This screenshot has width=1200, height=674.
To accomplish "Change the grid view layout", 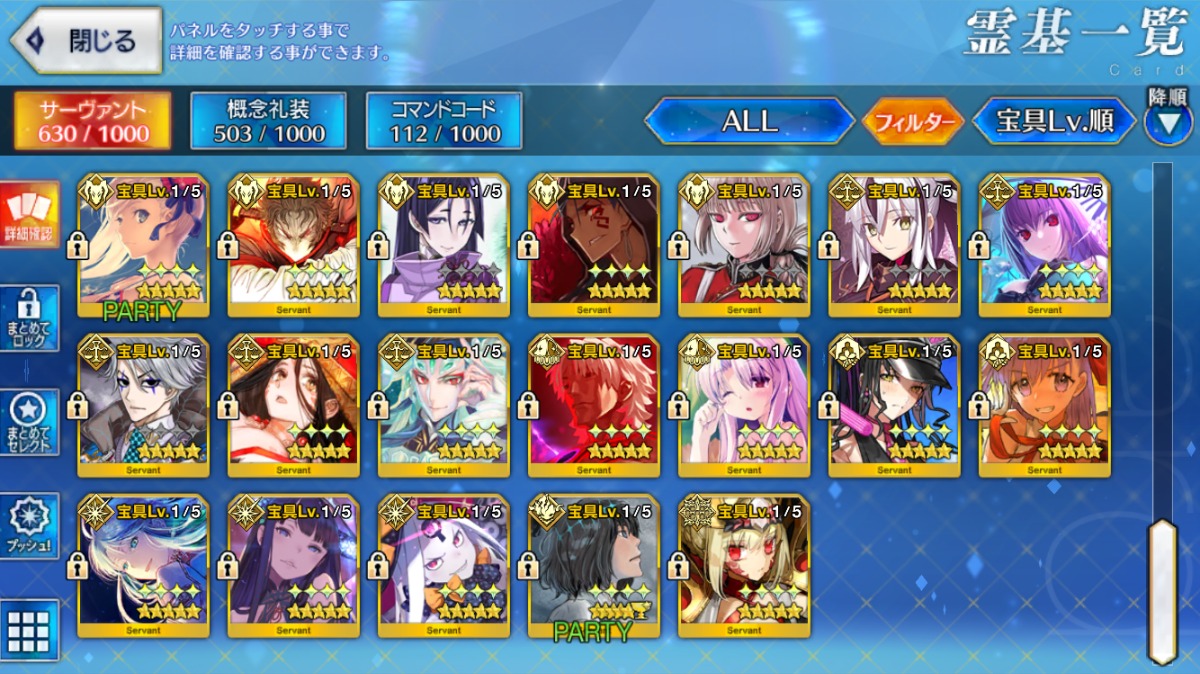I will 29,630.
